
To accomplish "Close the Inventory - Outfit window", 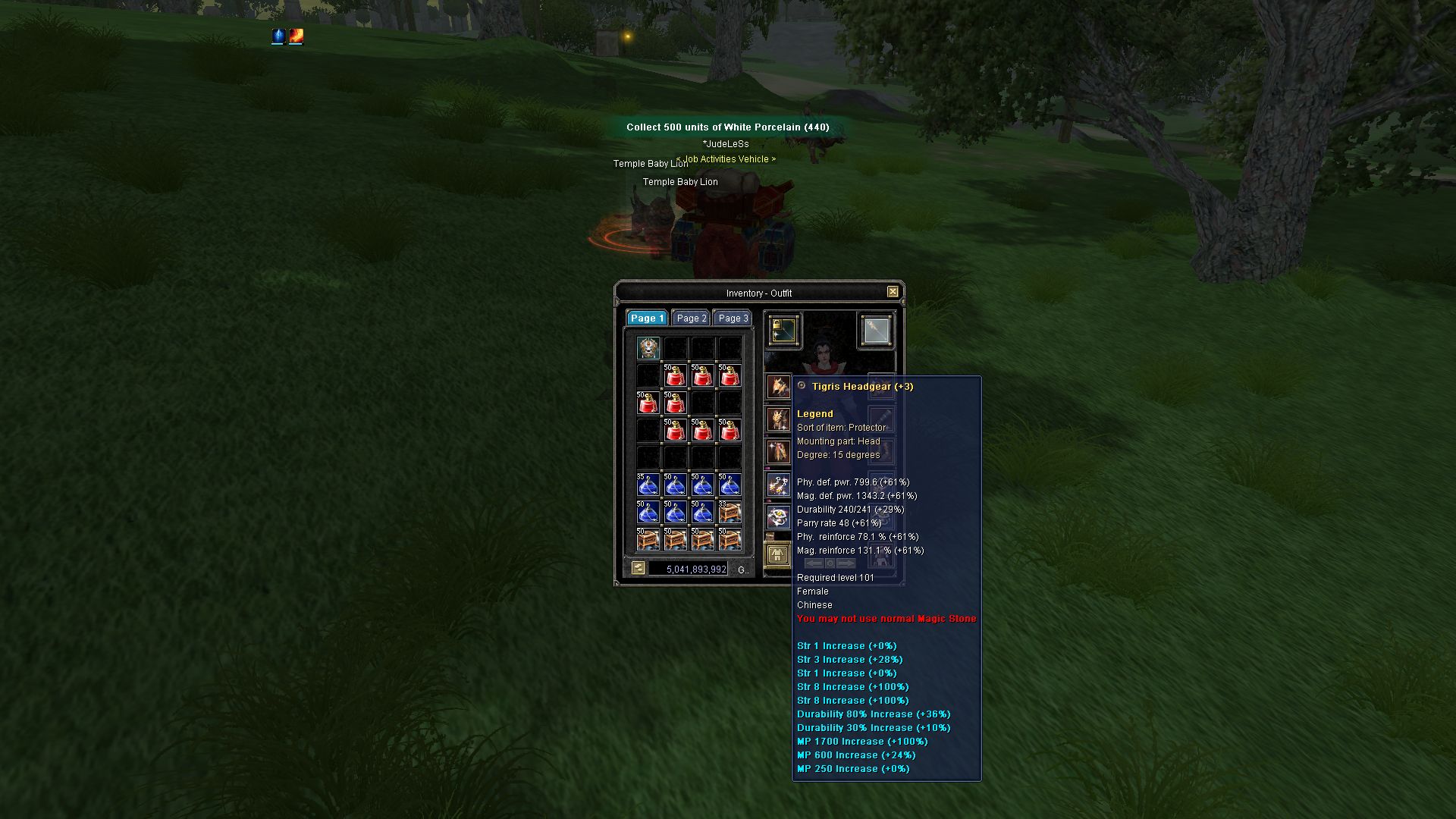I will click(893, 292).
